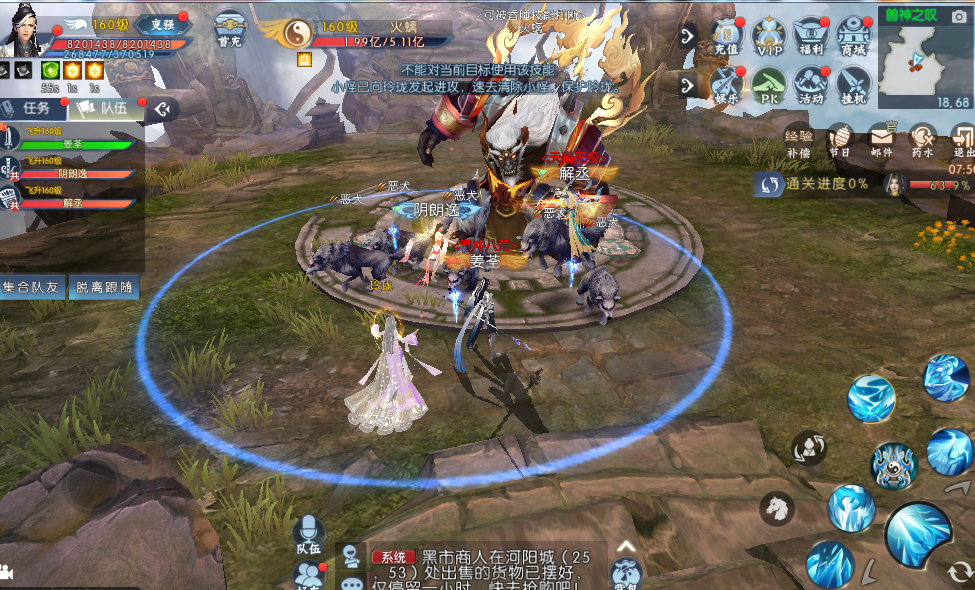Click the 脱离跟随 stop following button

tap(104, 288)
